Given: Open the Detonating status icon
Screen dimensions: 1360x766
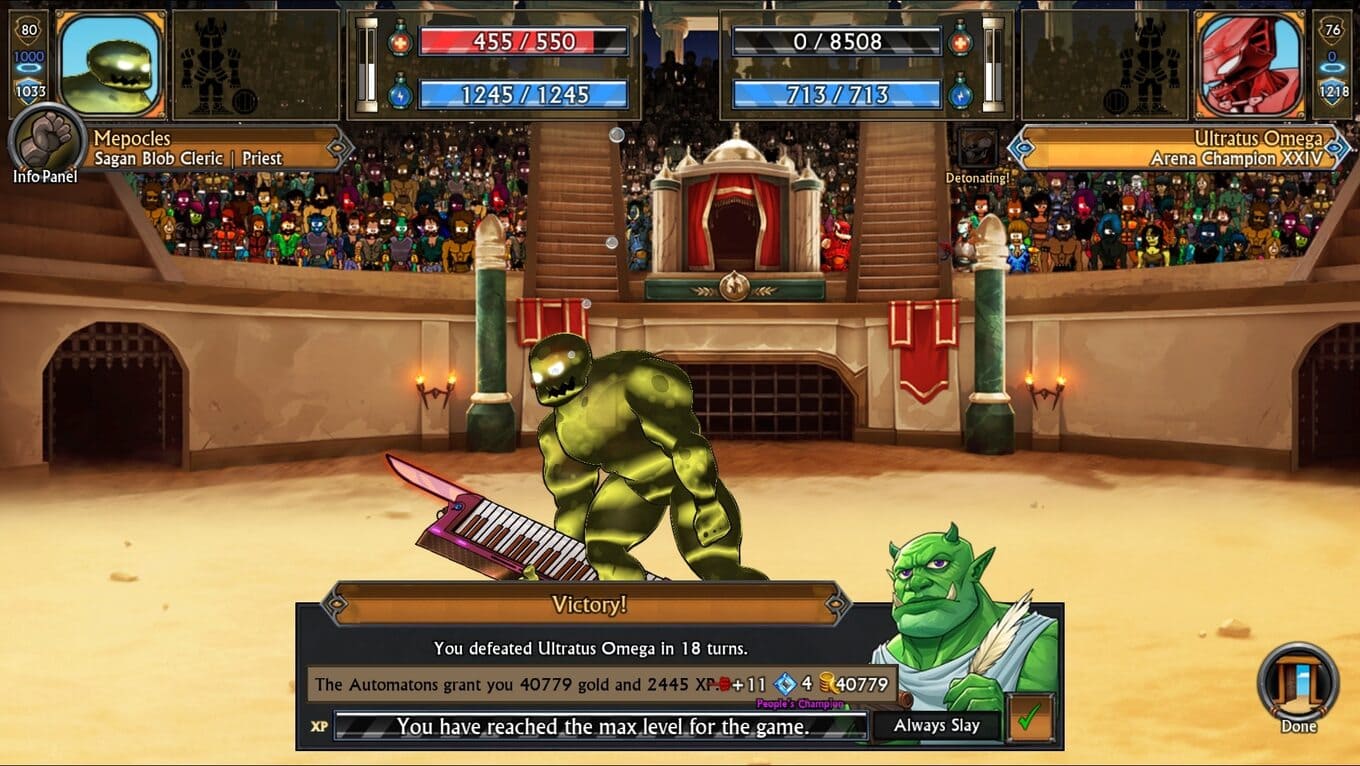Looking at the screenshot, I should pos(977,148).
